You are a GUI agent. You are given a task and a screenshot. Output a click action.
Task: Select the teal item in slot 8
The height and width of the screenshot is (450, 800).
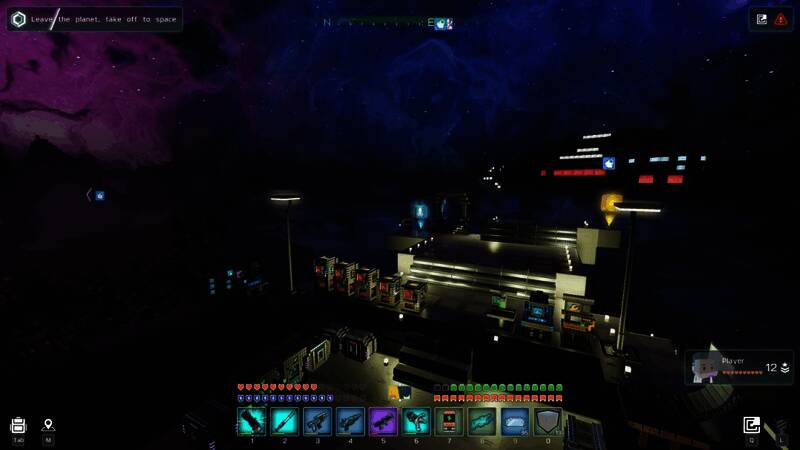click(x=482, y=421)
